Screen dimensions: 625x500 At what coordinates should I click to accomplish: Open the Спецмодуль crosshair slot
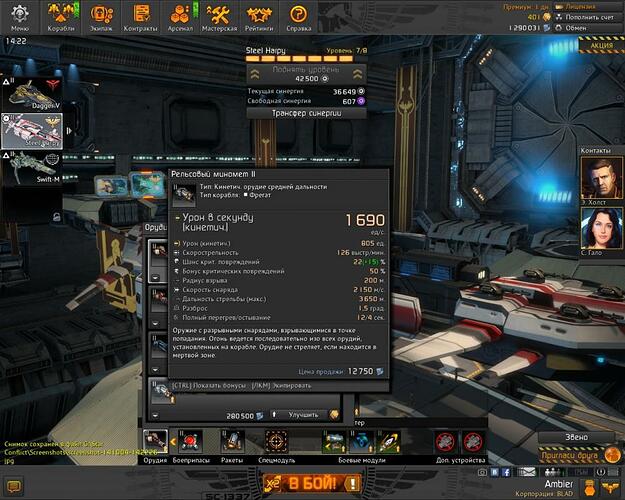coord(275,440)
